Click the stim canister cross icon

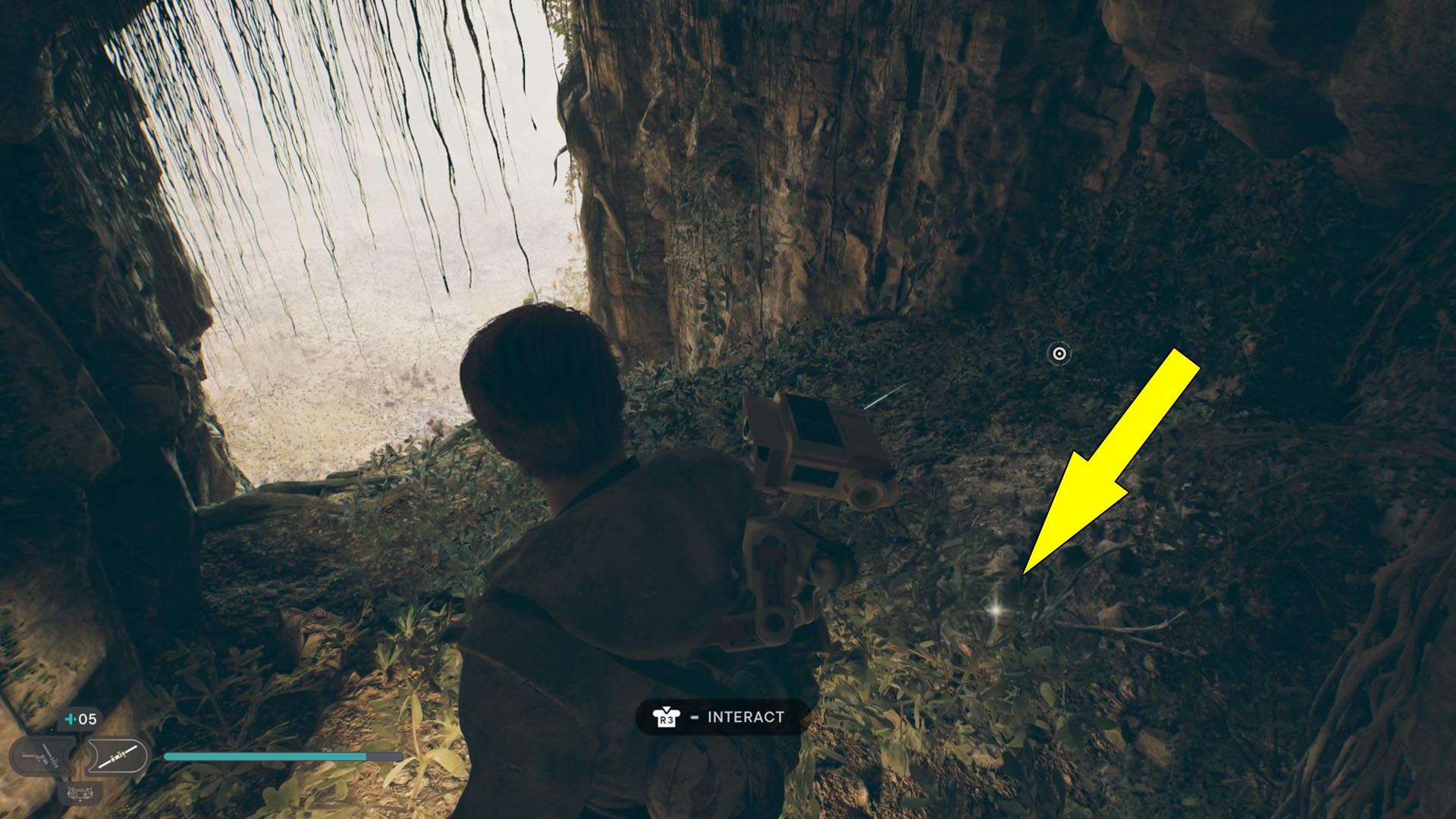click(70, 719)
